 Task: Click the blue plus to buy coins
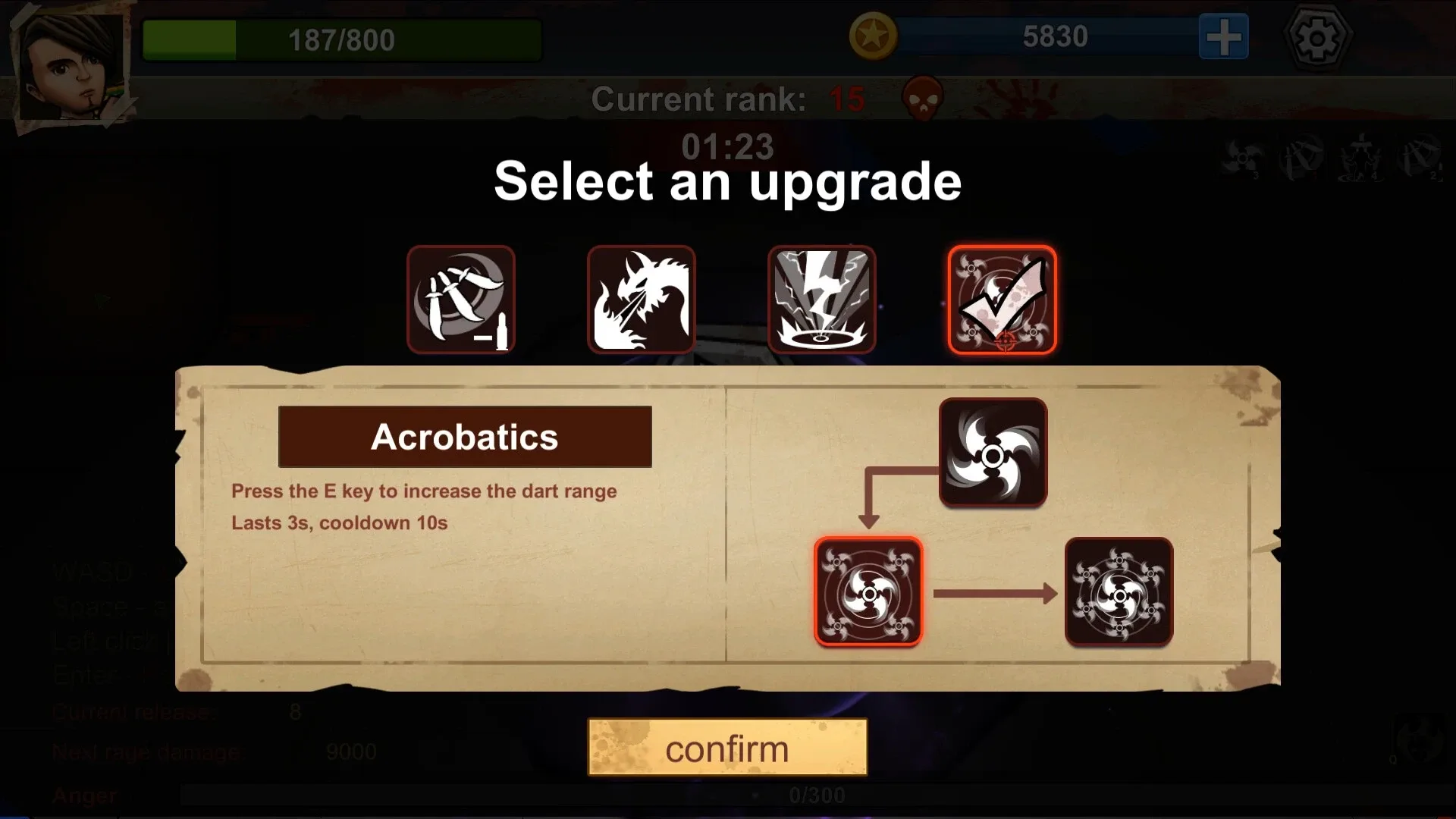(x=1221, y=35)
